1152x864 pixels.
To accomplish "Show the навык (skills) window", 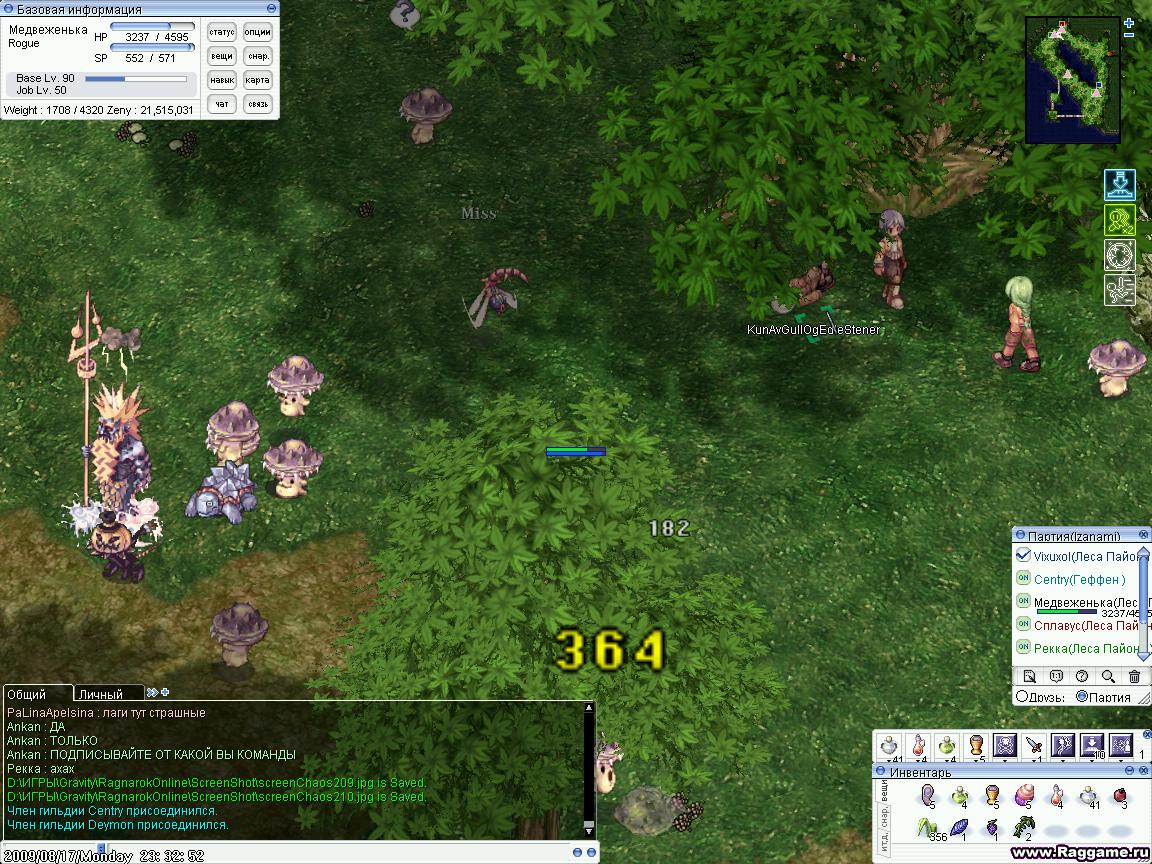I will click(222, 80).
